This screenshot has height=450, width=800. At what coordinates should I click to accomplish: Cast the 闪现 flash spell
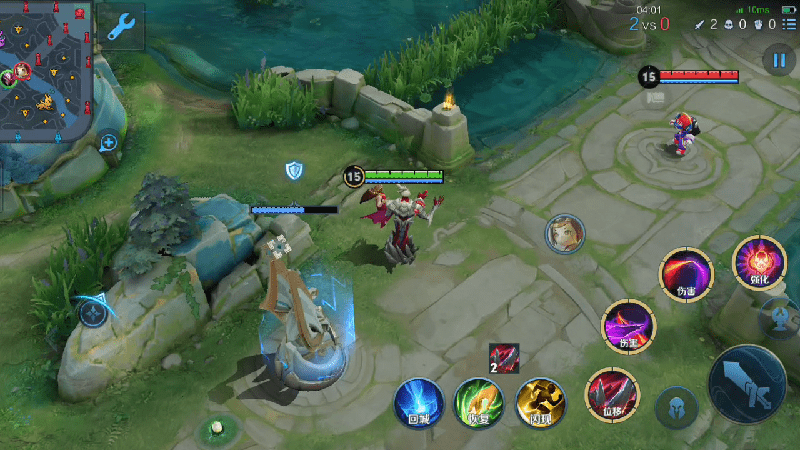point(540,402)
